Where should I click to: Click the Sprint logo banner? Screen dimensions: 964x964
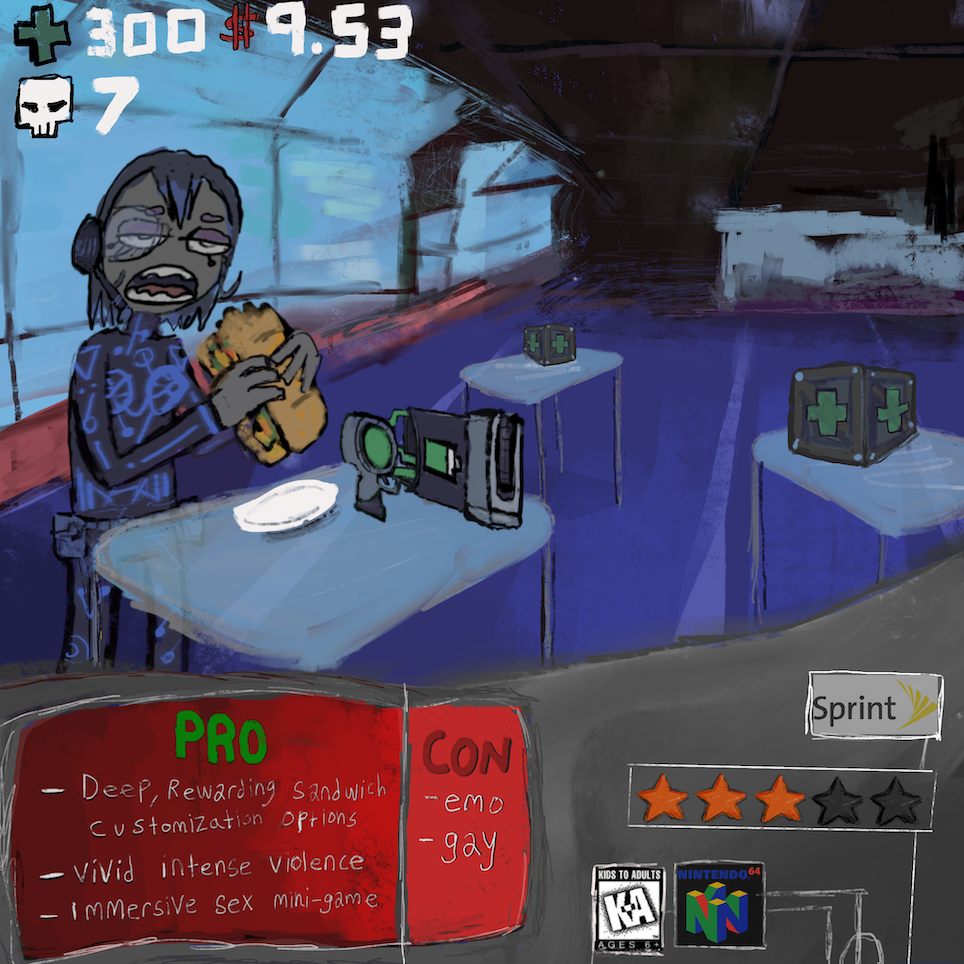point(874,708)
